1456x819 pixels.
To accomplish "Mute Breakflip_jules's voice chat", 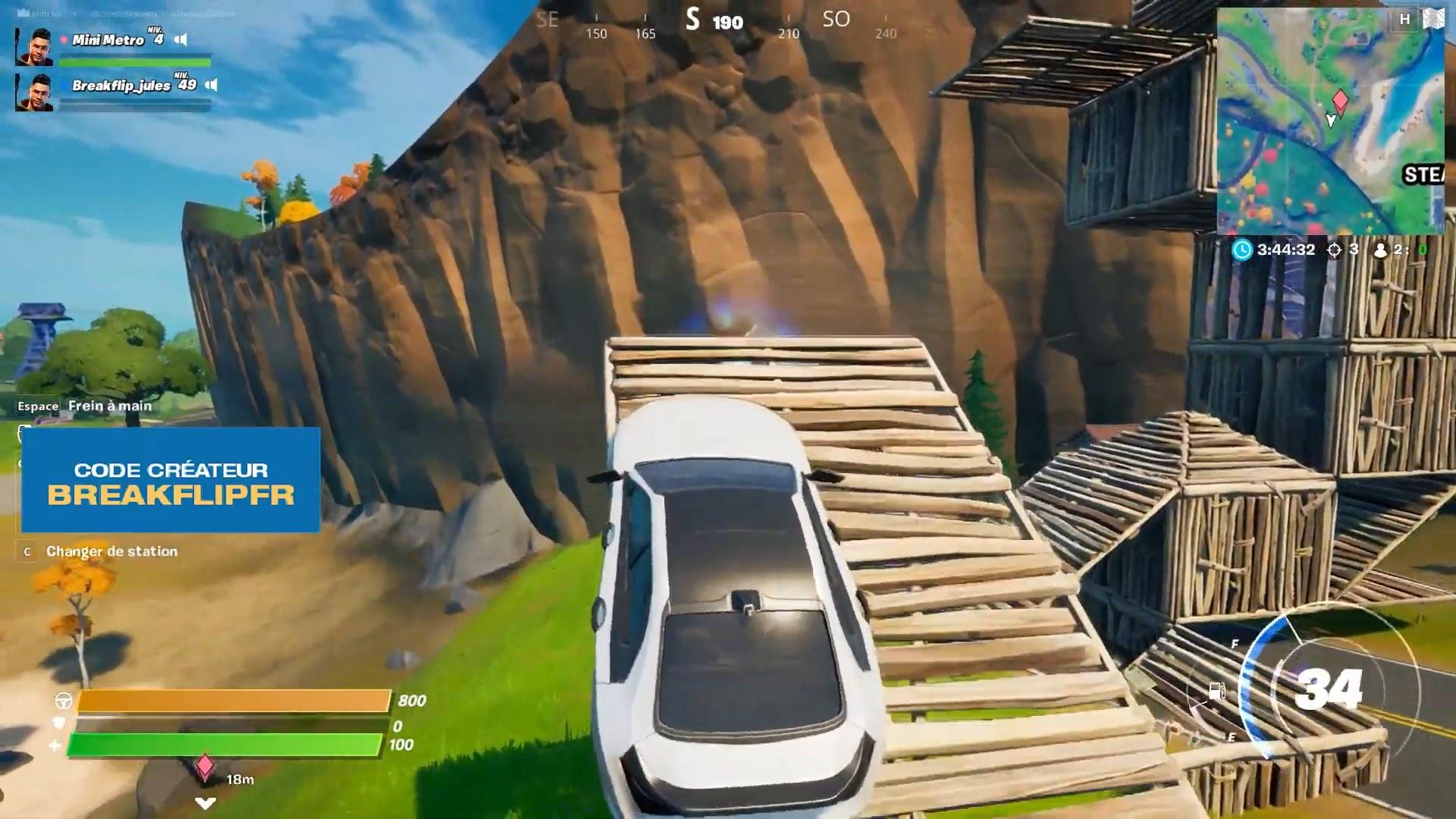I will pyautogui.click(x=211, y=84).
